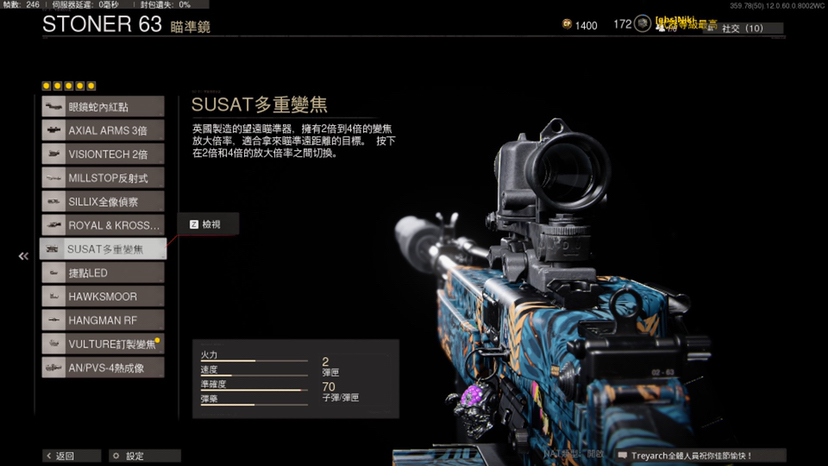Choose the AXIAL ARMS 3倍 scope
Screen dimensions: 828x466
tap(102, 130)
